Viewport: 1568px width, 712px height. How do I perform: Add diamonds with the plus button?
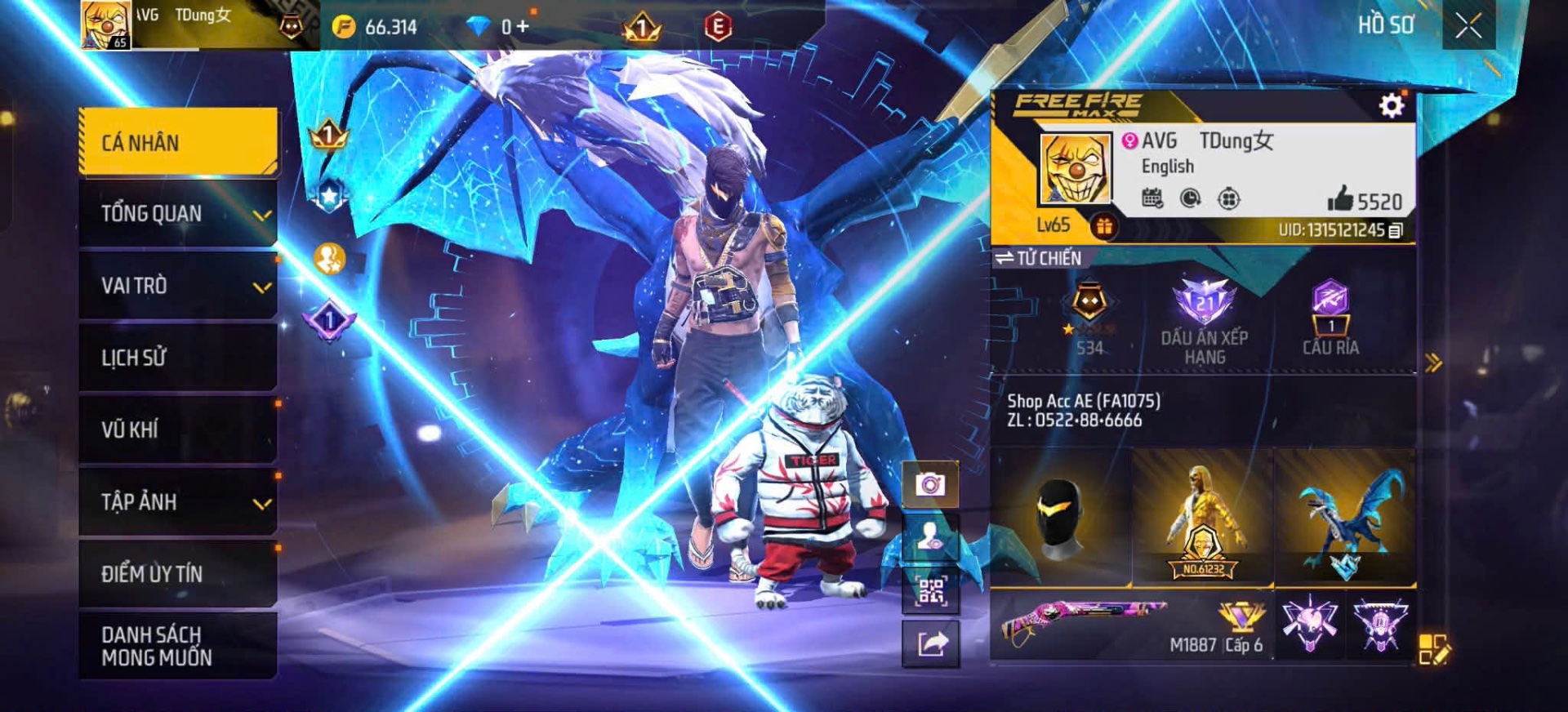[523, 27]
